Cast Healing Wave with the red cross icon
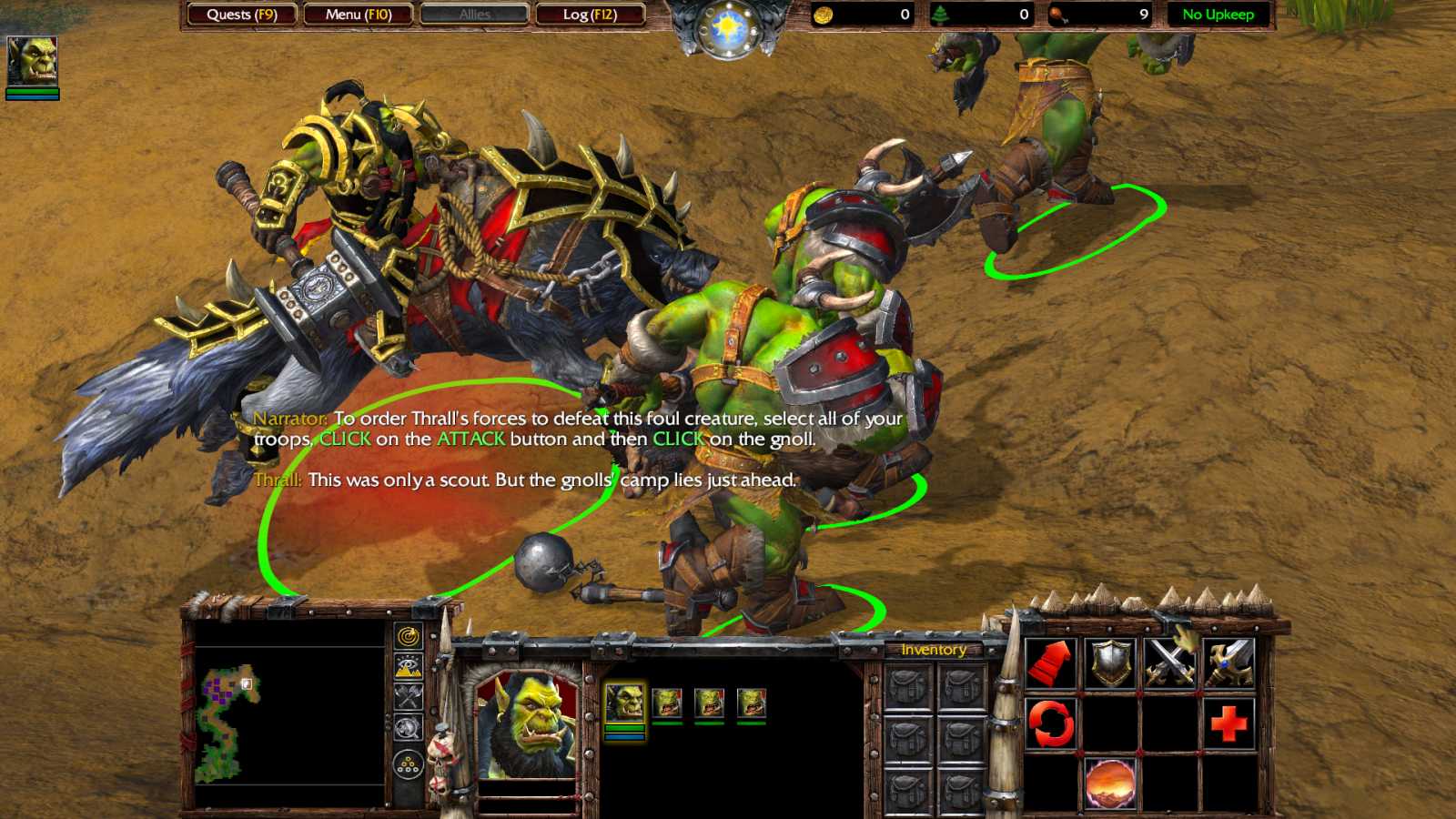Screen dimensions: 1456x819 point(1230,724)
